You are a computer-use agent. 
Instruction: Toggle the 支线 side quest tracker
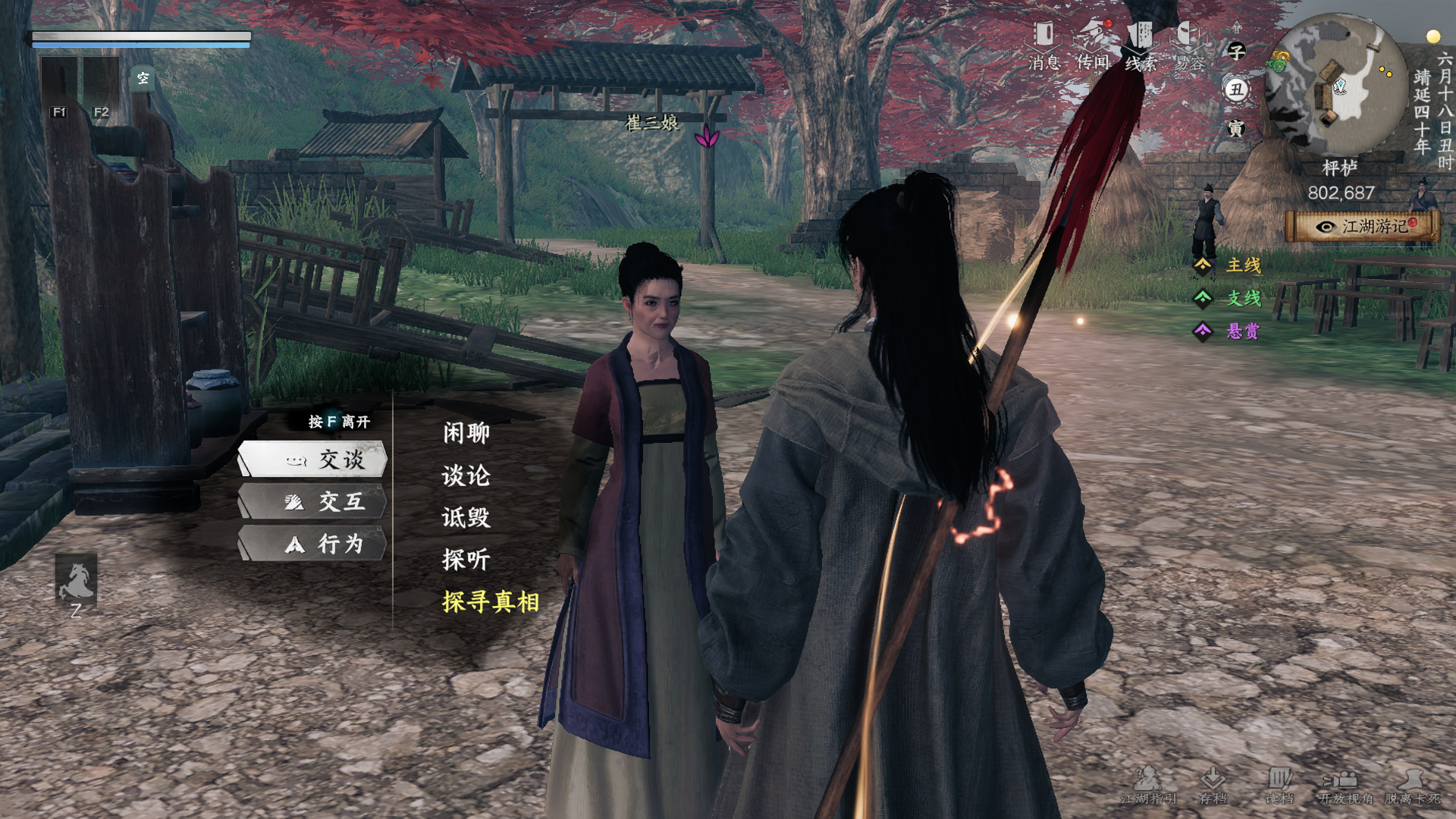(x=1230, y=299)
